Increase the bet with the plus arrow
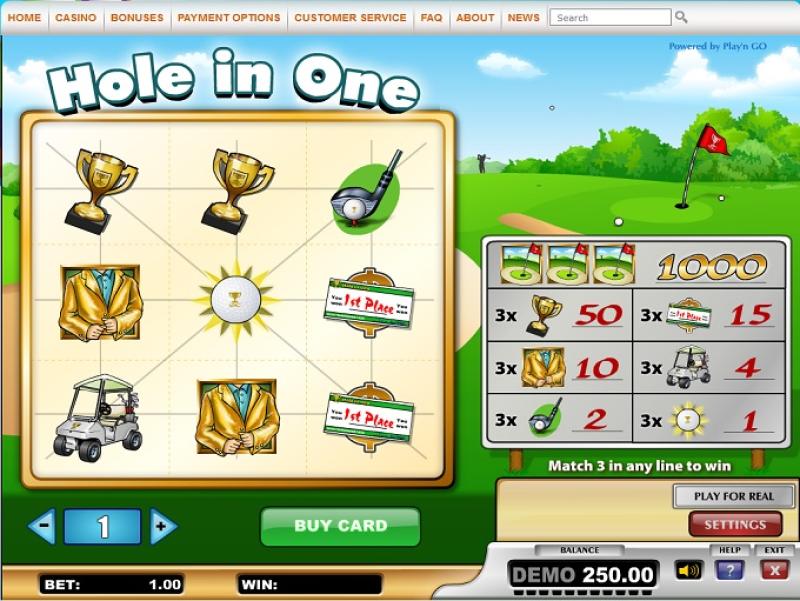 (x=163, y=526)
